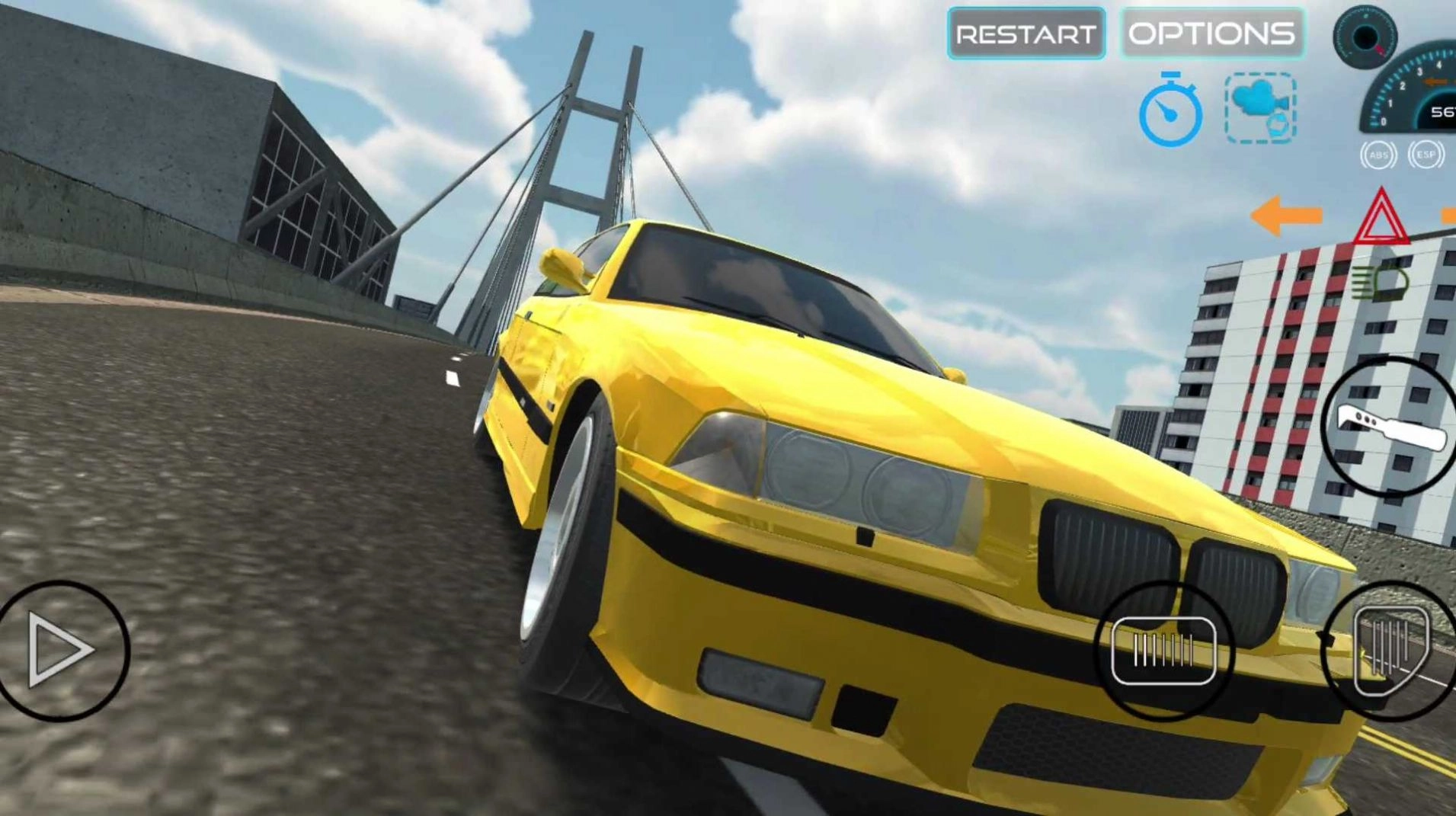1456x816 pixels.
Task: Activate the right turn signal
Action: (x=1449, y=216)
